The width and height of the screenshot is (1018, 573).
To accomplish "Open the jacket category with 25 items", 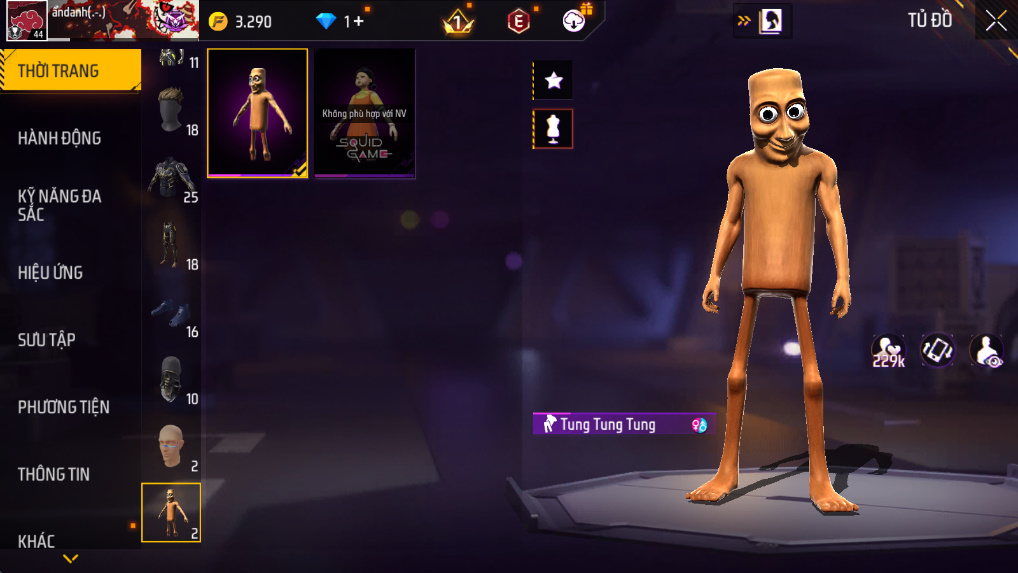I will point(172,178).
